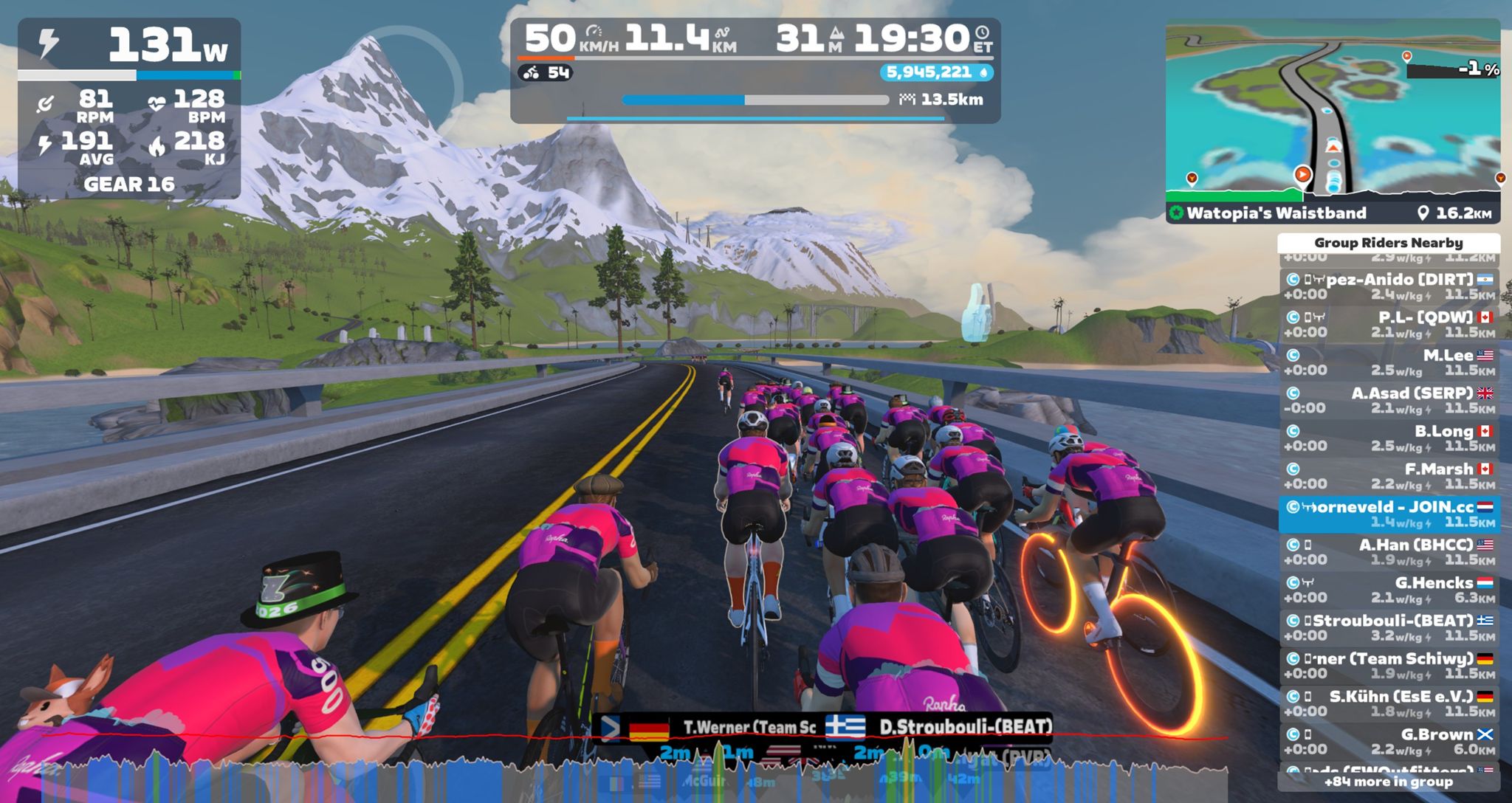Show the +84 more in group entry
1512x803 pixels.
tap(1389, 782)
